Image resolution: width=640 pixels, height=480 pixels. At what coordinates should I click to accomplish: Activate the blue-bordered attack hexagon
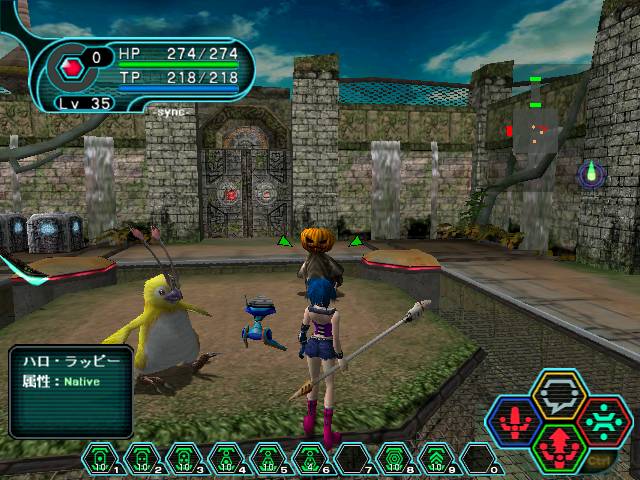[516, 421]
